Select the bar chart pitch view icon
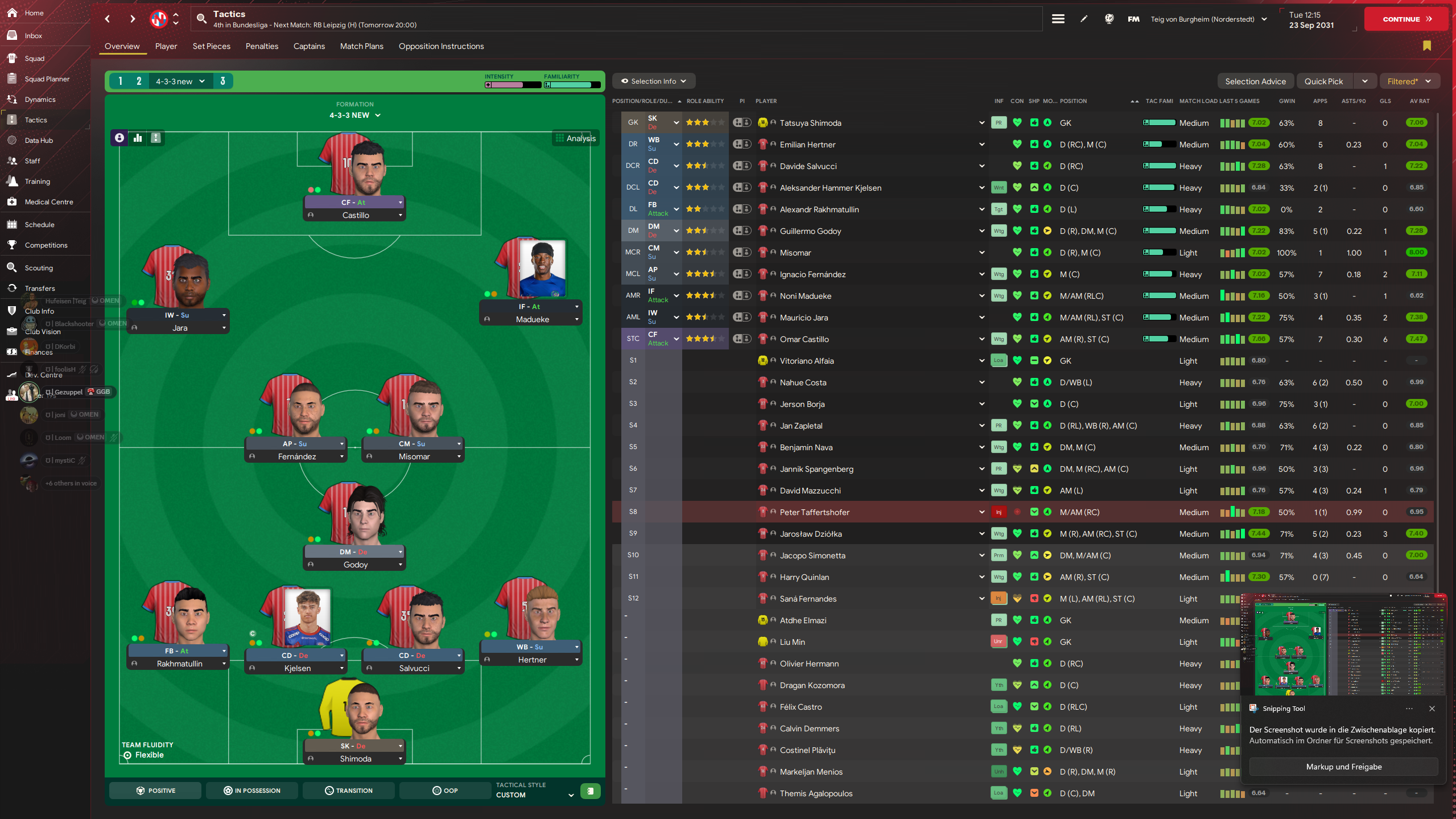Screen dimensions: 1456x819 click(x=137, y=138)
